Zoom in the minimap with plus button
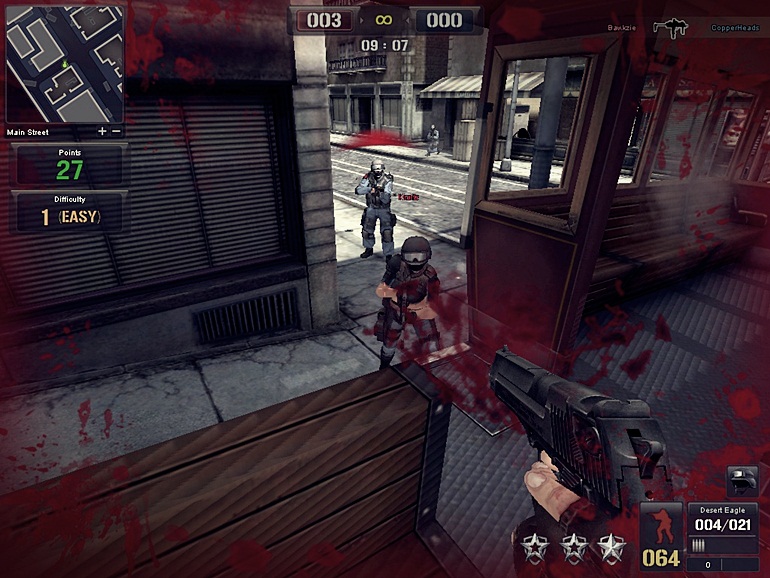 pyautogui.click(x=102, y=131)
